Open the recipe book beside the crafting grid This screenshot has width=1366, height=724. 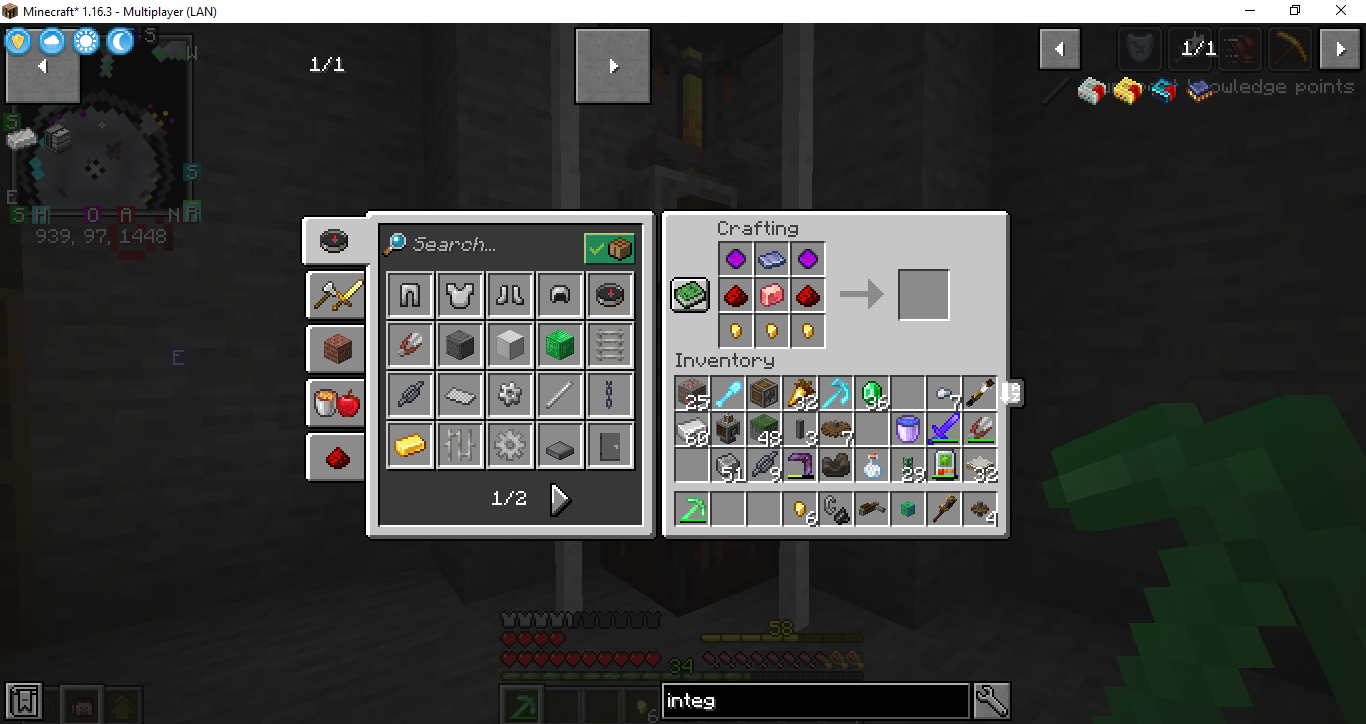coord(689,293)
